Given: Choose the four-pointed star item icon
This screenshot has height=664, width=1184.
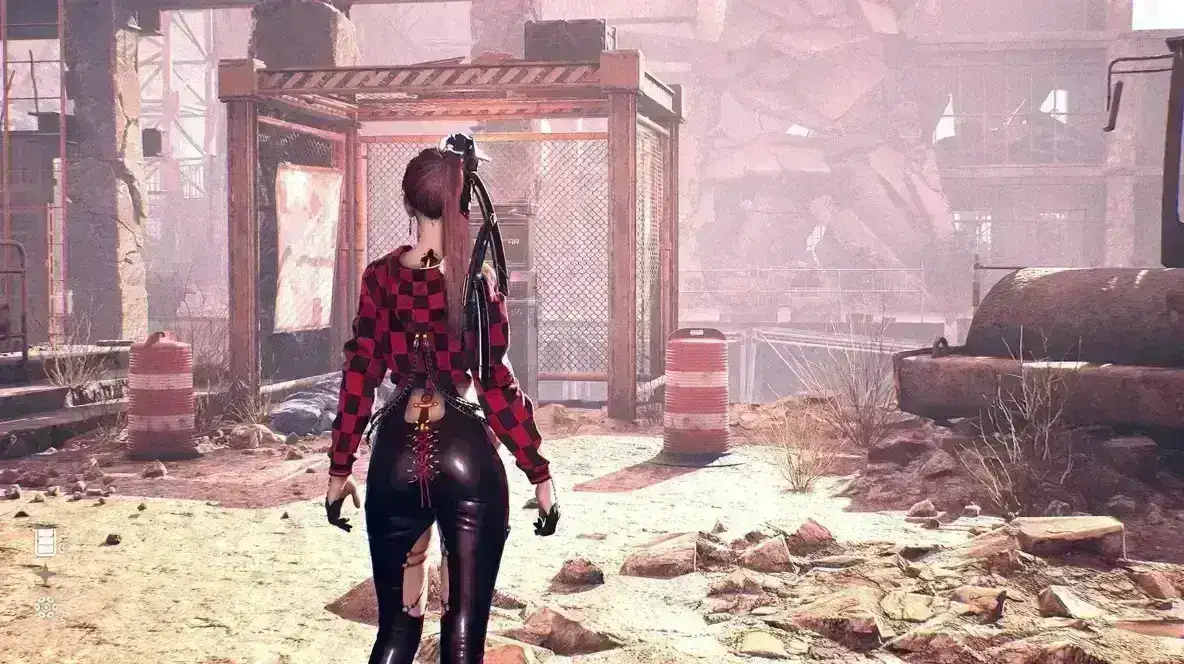Looking at the screenshot, I should click(x=45, y=574).
